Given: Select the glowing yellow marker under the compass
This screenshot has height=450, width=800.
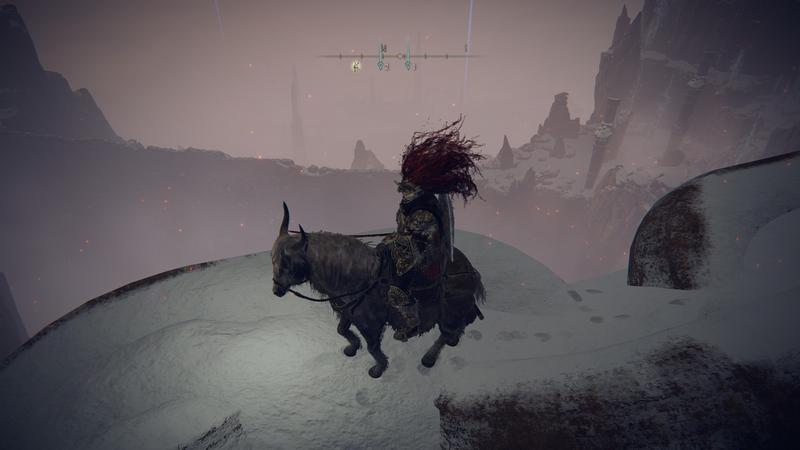Looking at the screenshot, I should coord(356,66).
